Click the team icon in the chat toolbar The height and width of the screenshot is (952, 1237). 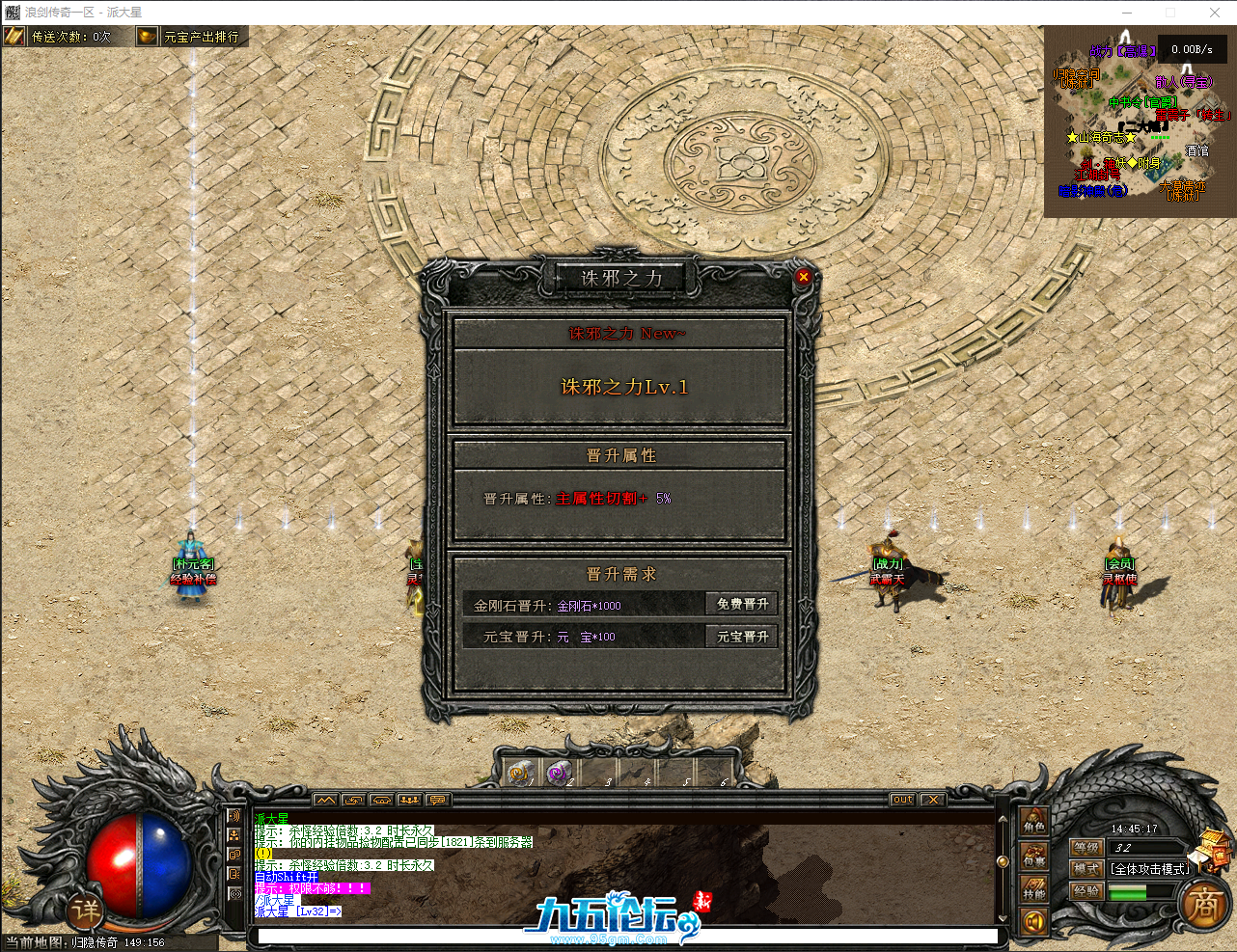[409, 801]
